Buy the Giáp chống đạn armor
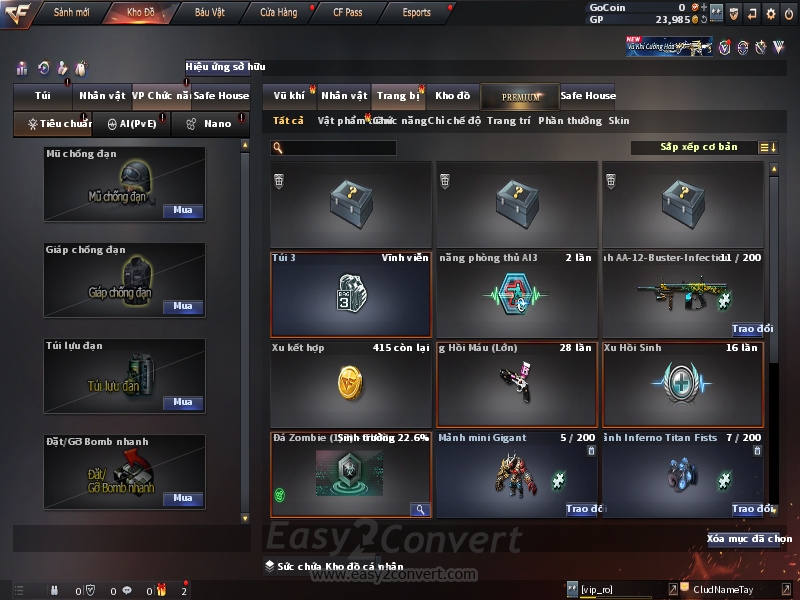This screenshot has height=600, width=800. pyautogui.click(x=183, y=307)
